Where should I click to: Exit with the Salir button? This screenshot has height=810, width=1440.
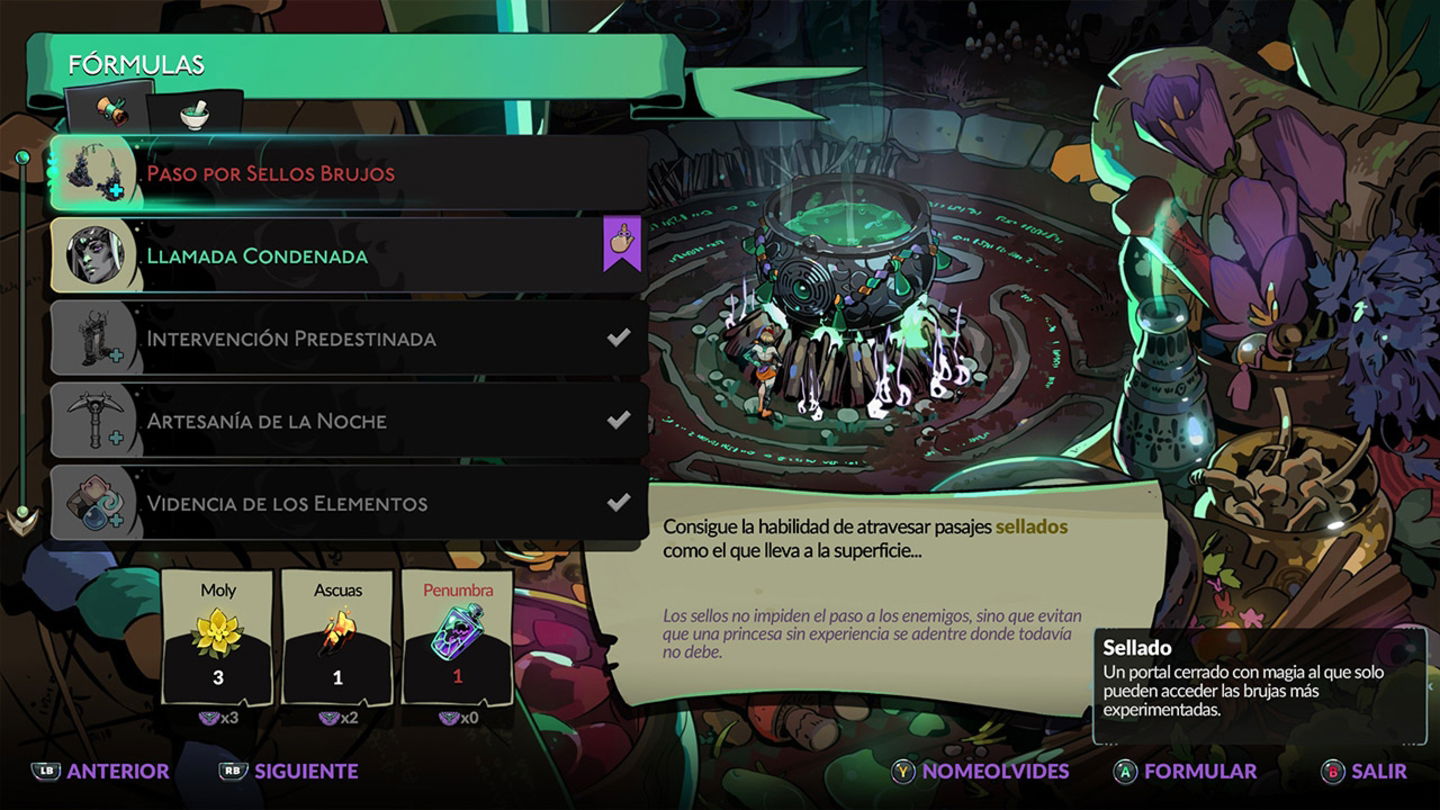point(1365,771)
